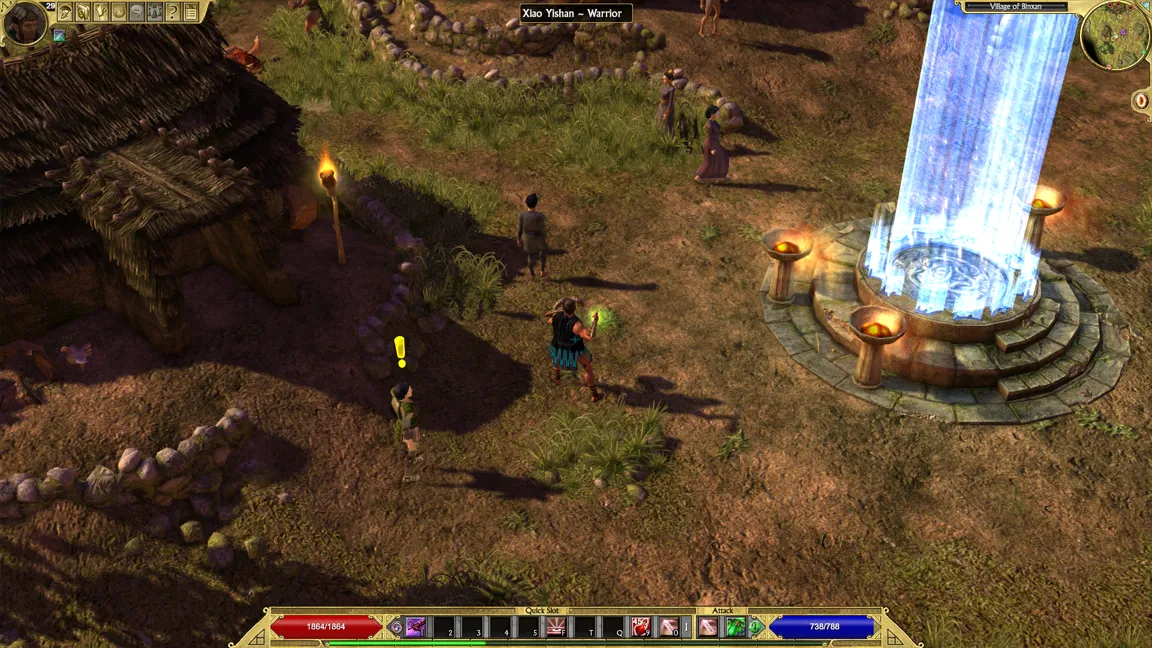Open the world map globe icon

pos(119,12)
